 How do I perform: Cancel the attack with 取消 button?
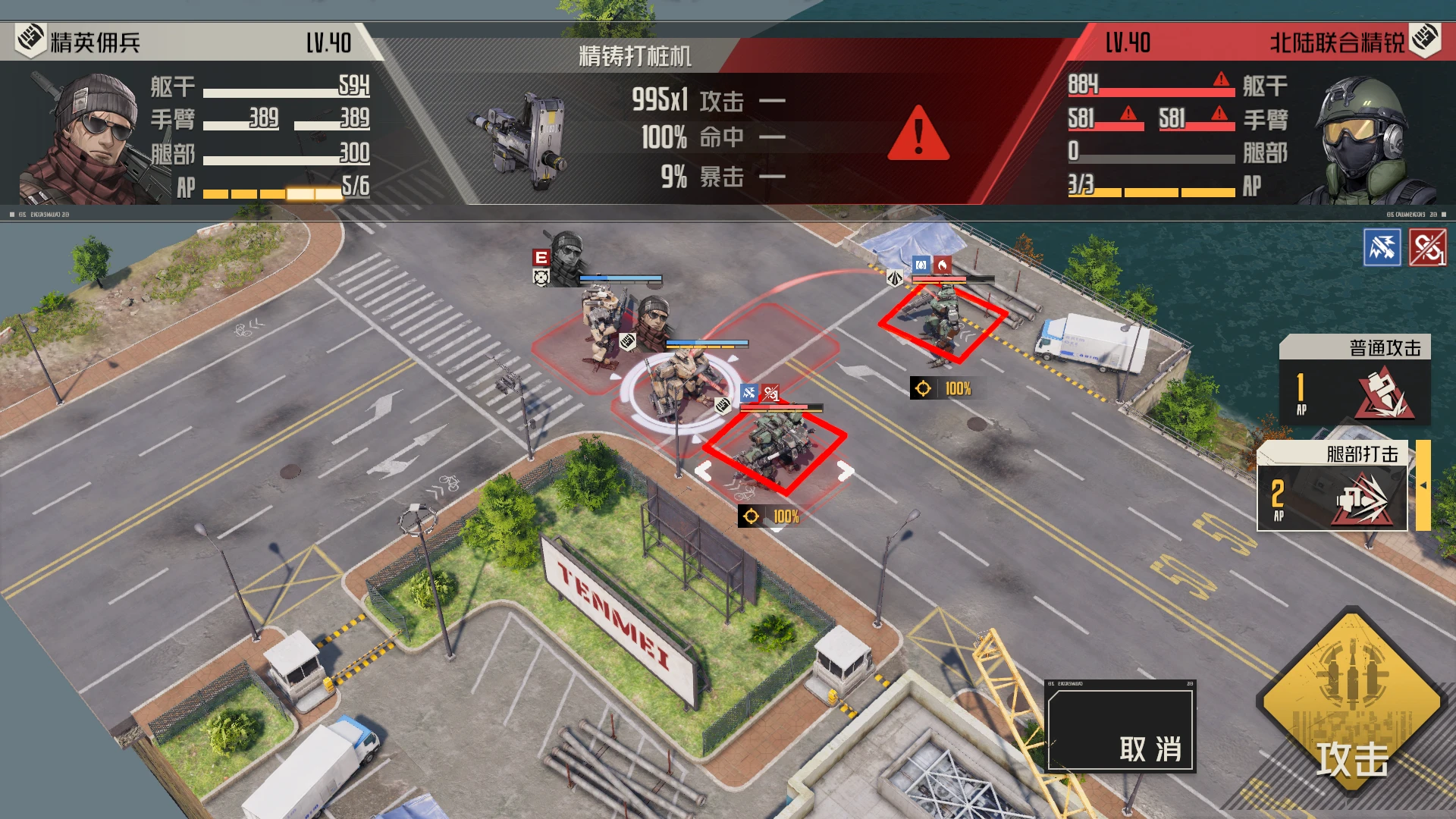(1120, 726)
